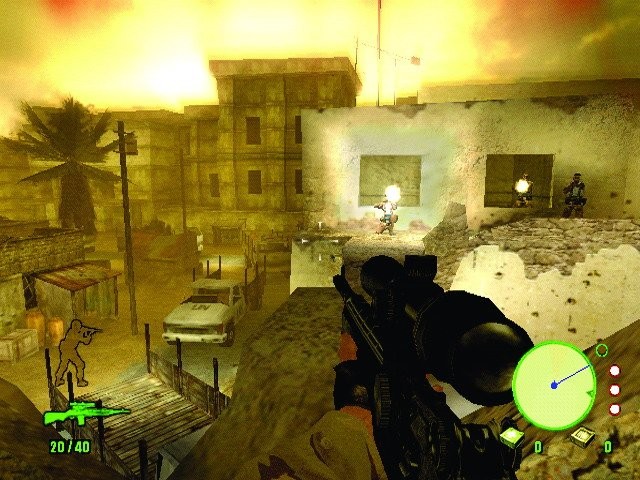Click the green circular radar

click(x=554, y=385)
